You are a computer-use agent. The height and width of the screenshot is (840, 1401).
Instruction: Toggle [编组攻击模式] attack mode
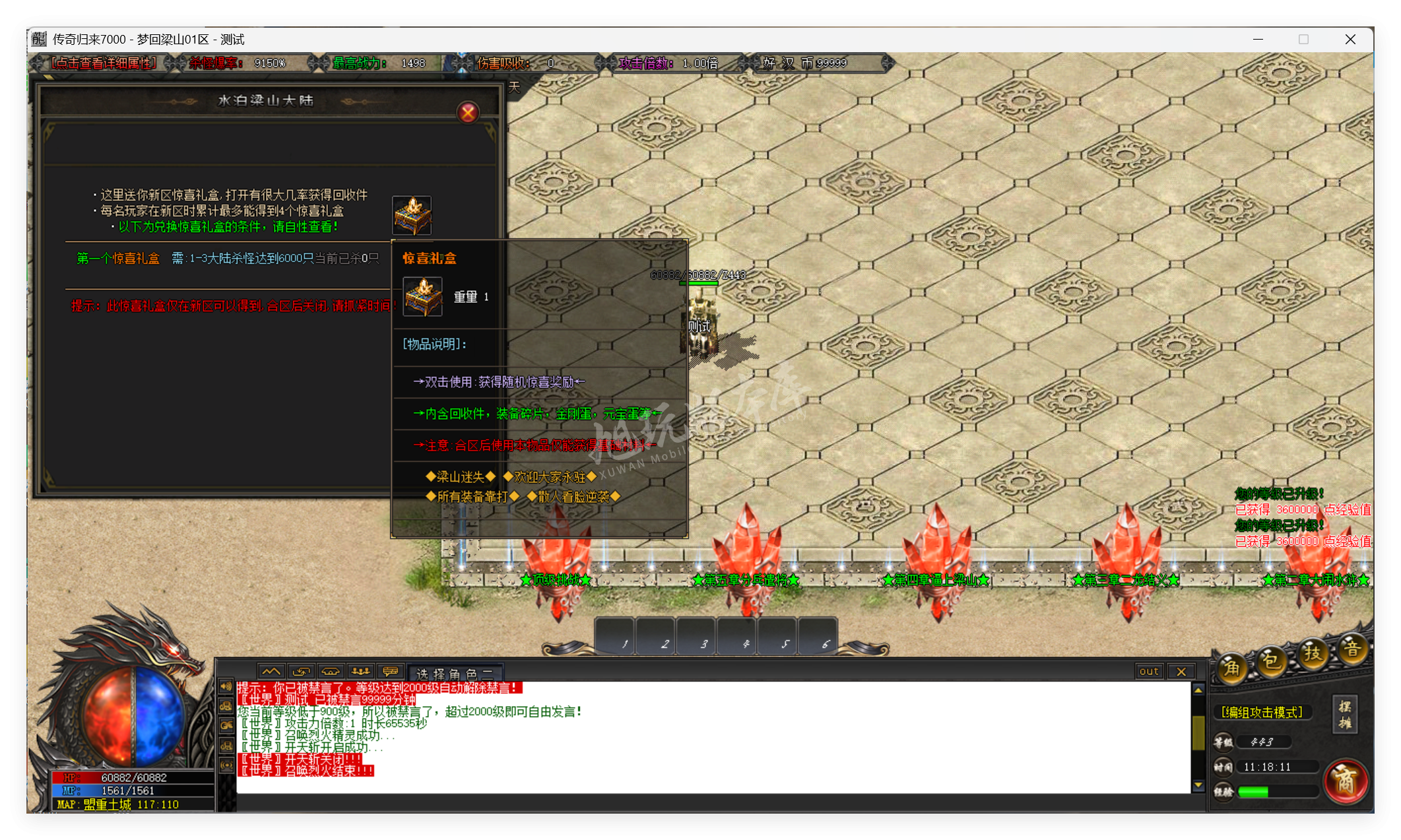pyautogui.click(x=1262, y=712)
